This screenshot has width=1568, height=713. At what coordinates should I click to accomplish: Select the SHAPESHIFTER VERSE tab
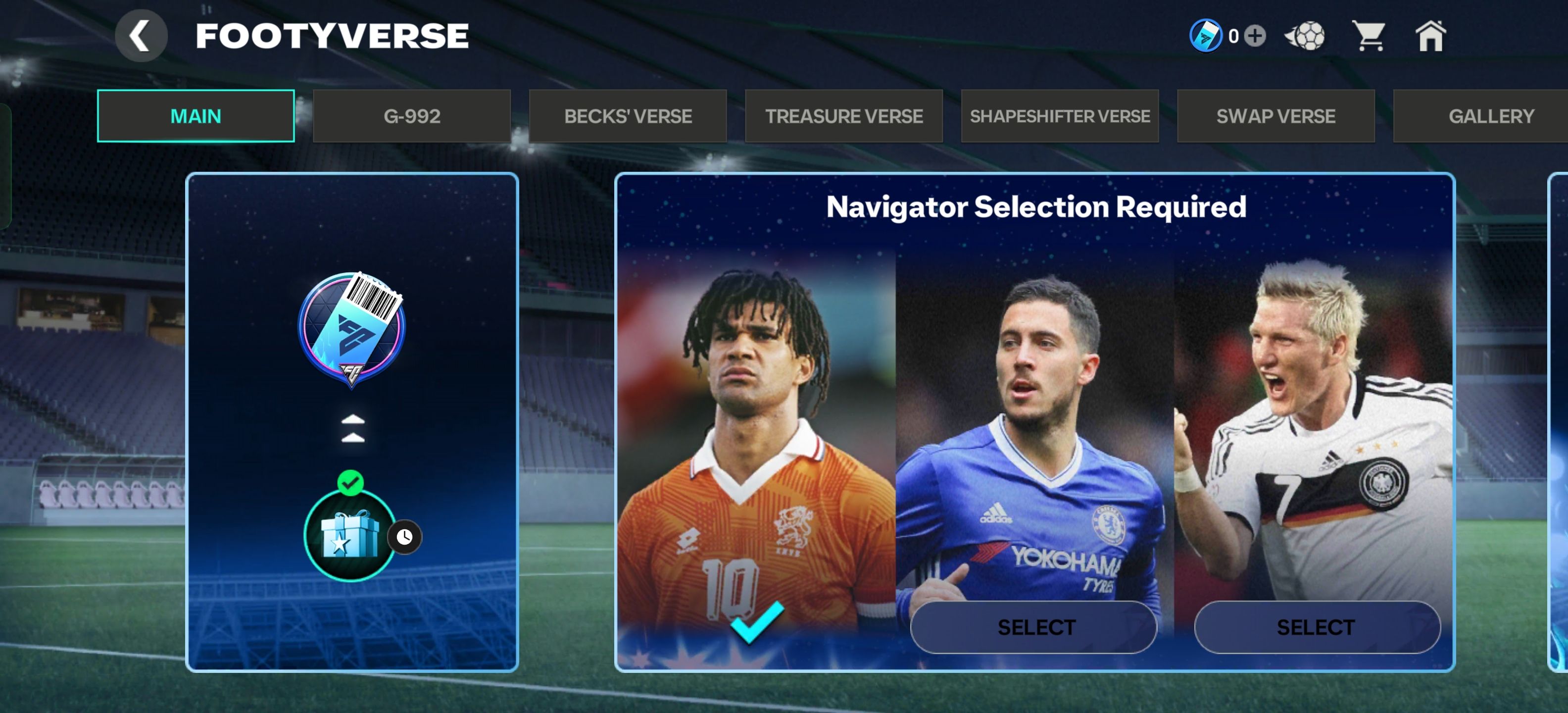(1060, 116)
